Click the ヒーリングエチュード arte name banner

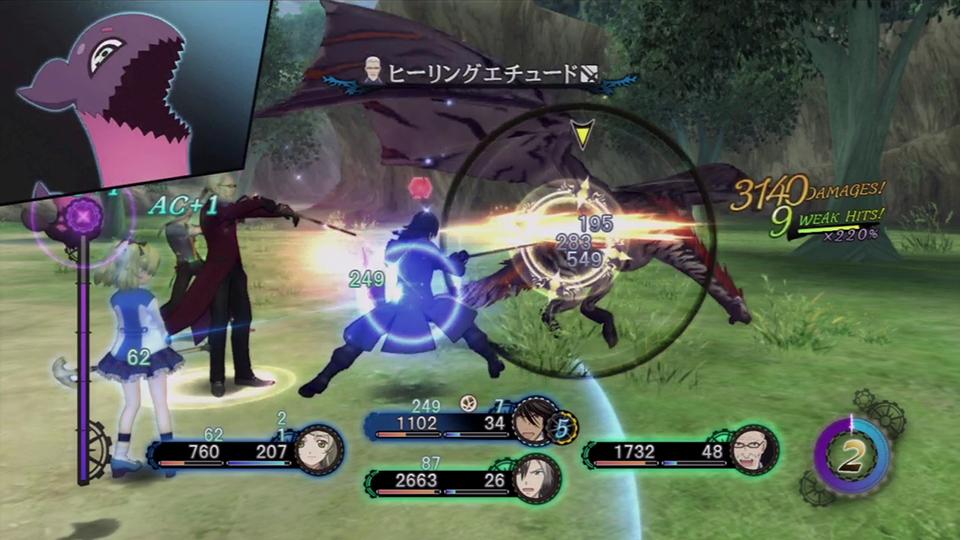click(483, 75)
